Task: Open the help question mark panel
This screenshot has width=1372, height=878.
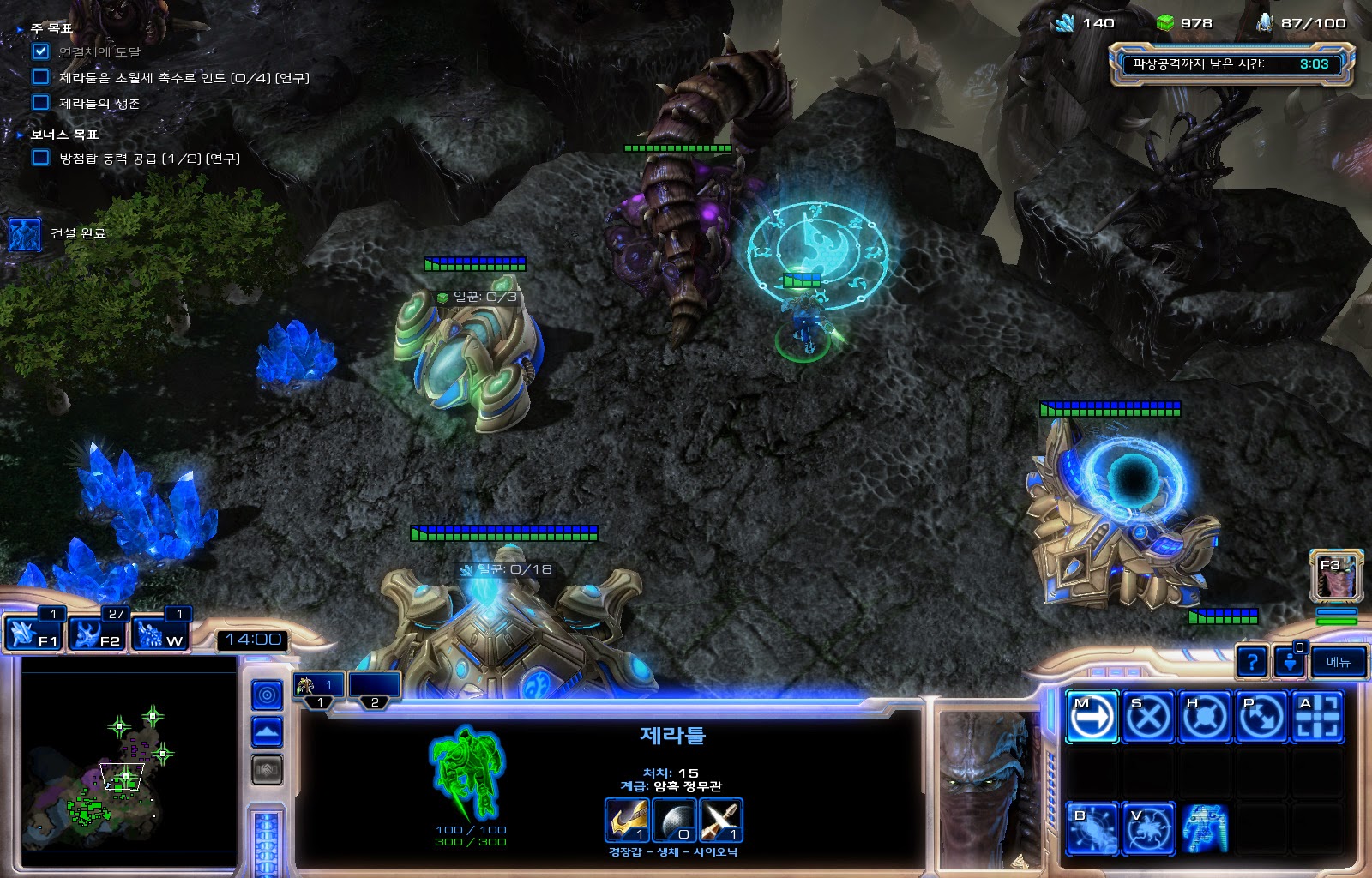Action: [x=1252, y=661]
